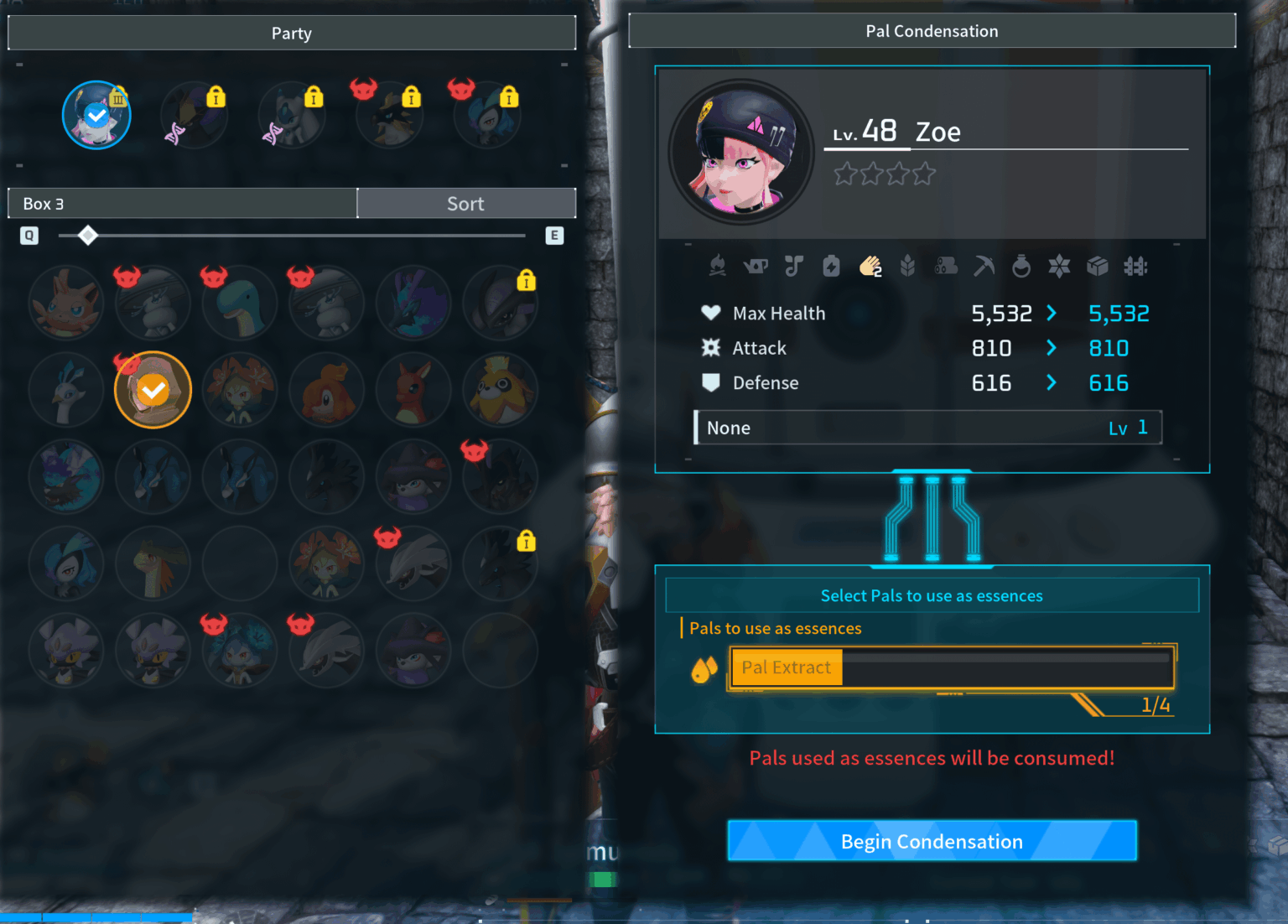Open Zoe's portrait in the condensation panel
Screen dimensions: 1288x924
(x=741, y=151)
